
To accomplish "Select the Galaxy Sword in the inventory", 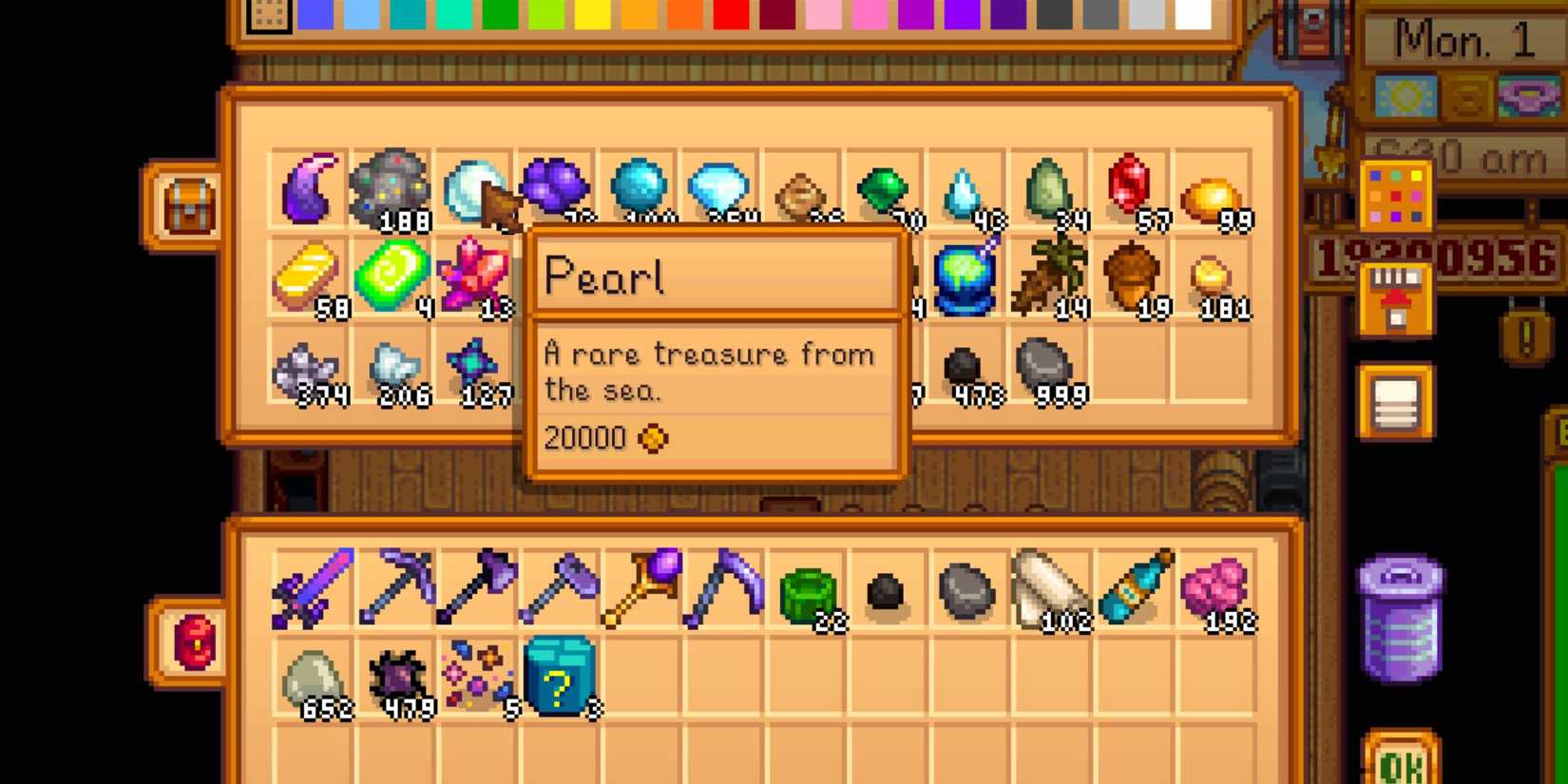I will (x=309, y=584).
